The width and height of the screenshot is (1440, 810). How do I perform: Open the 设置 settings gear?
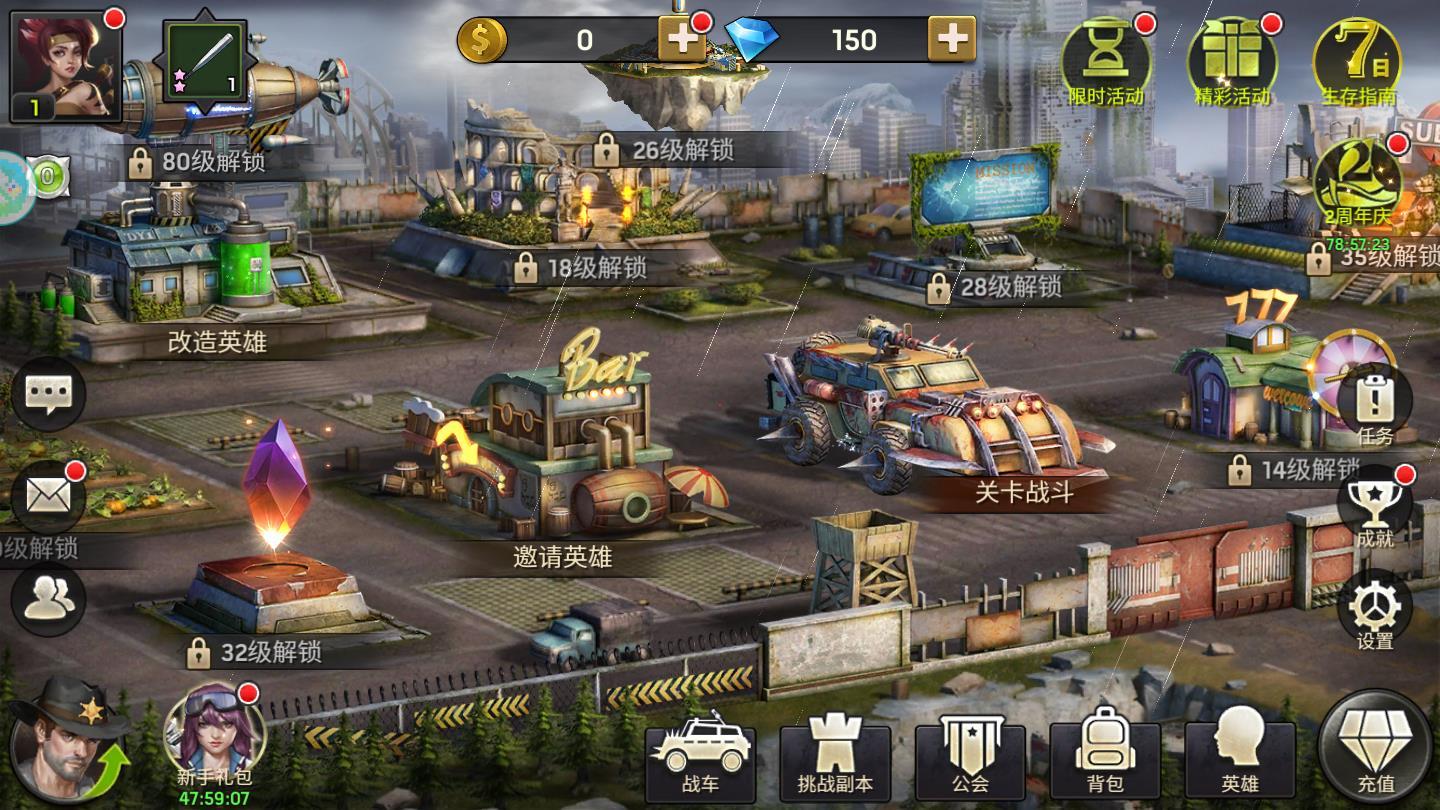click(1374, 610)
